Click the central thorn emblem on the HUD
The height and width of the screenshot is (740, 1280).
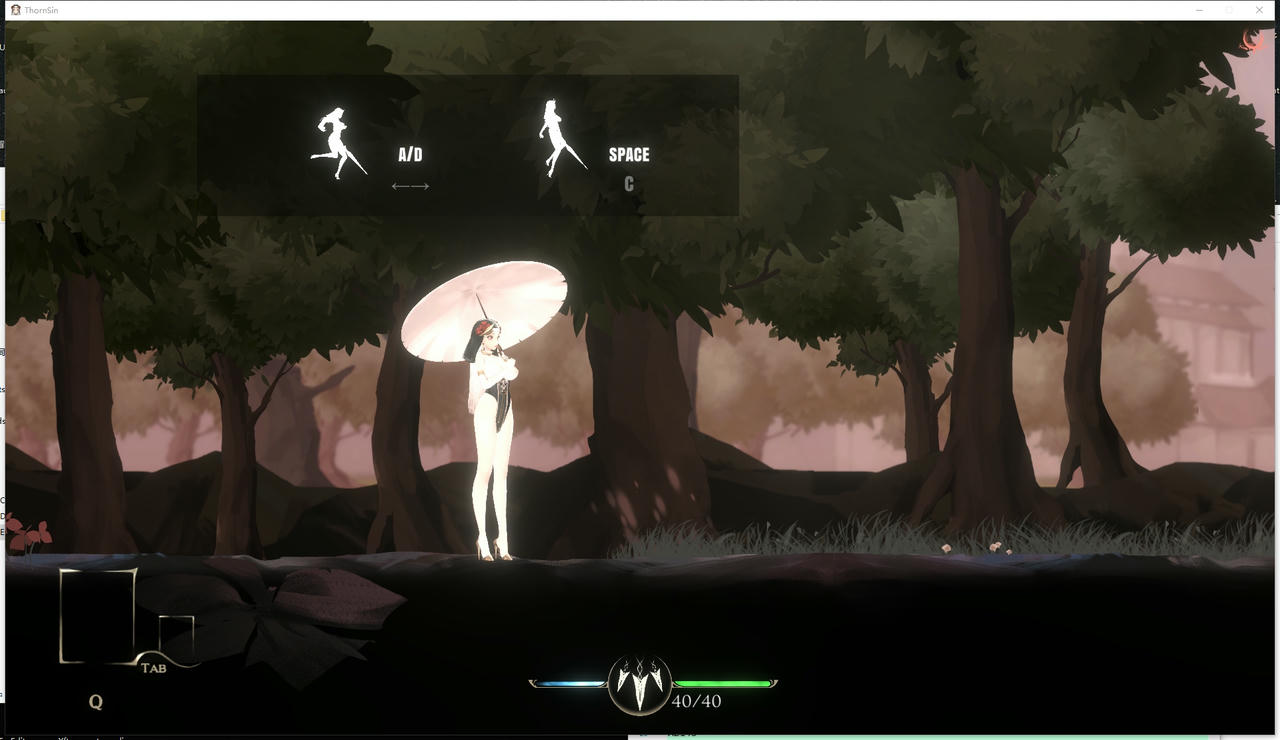click(640, 686)
